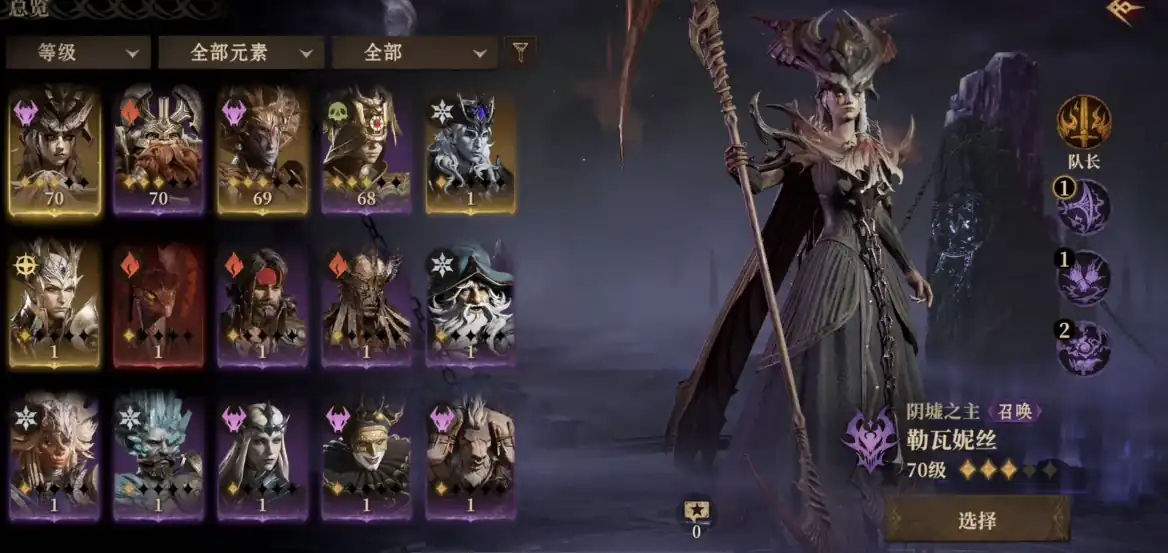Image resolution: width=1168 pixels, height=553 pixels.
Task: Select the level 68 skull-element hero
Action: tap(367, 150)
